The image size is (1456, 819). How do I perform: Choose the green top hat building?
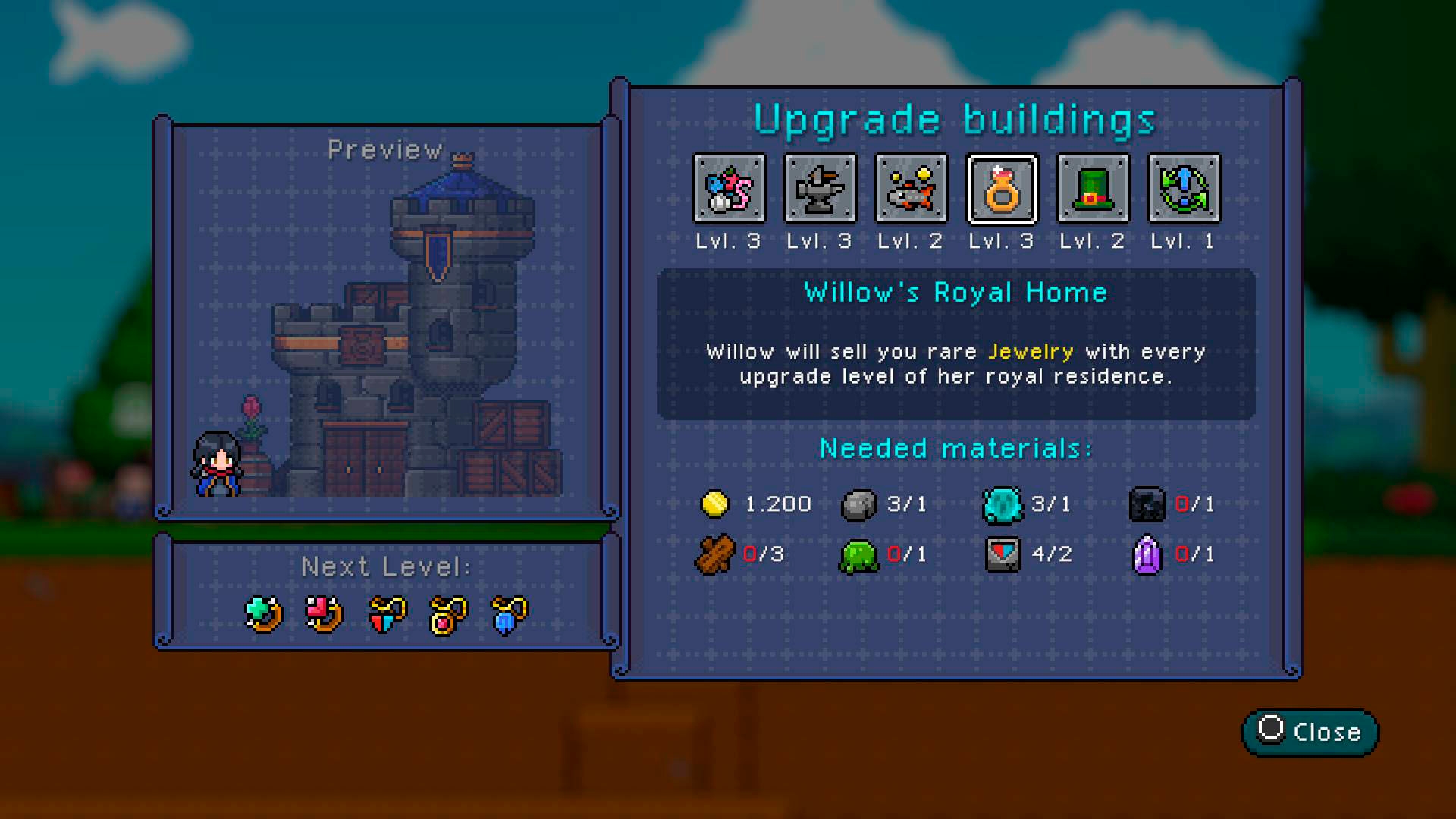1093,189
